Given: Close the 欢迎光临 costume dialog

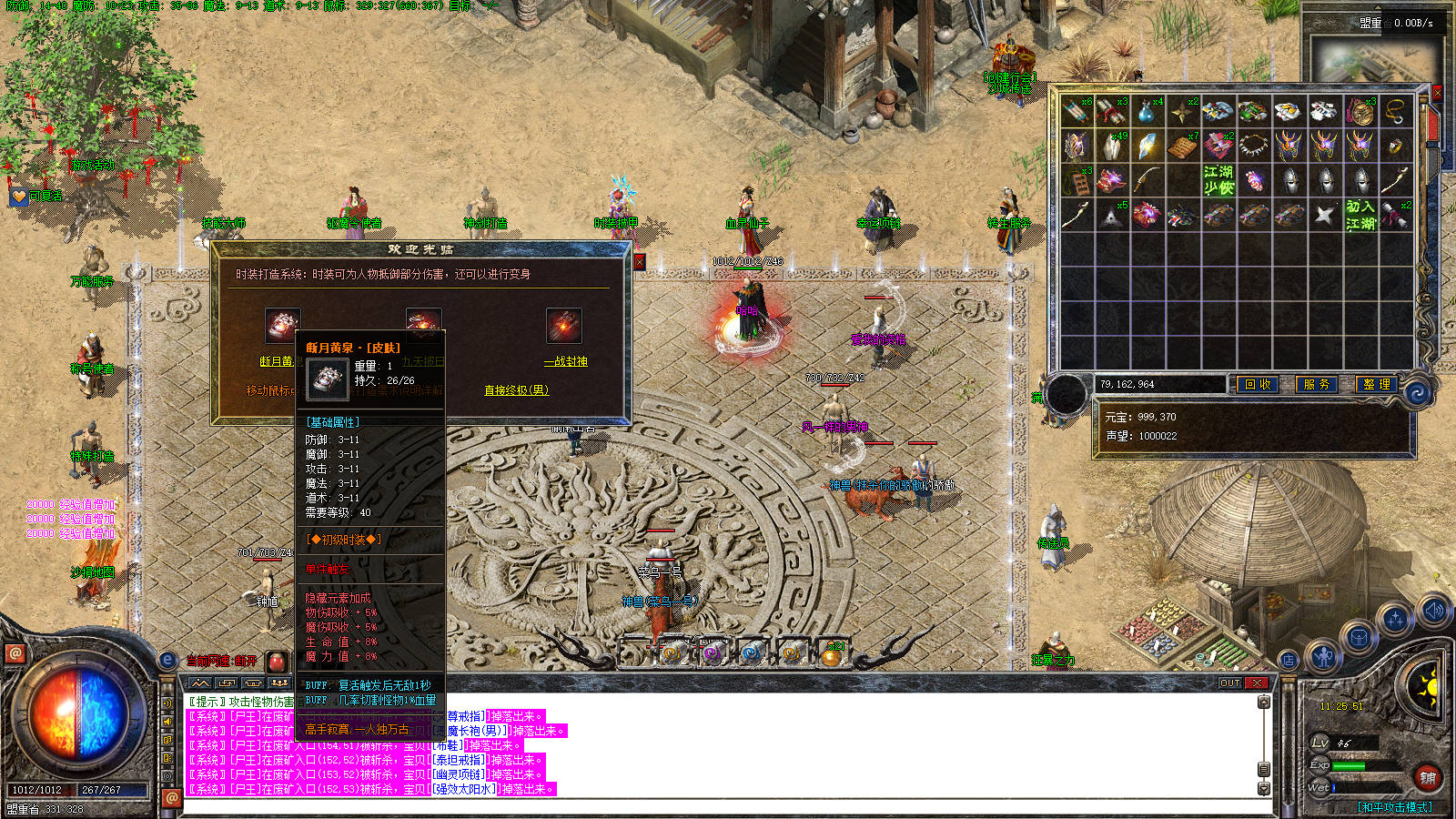Looking at the screenshot, I should point(639,262).
